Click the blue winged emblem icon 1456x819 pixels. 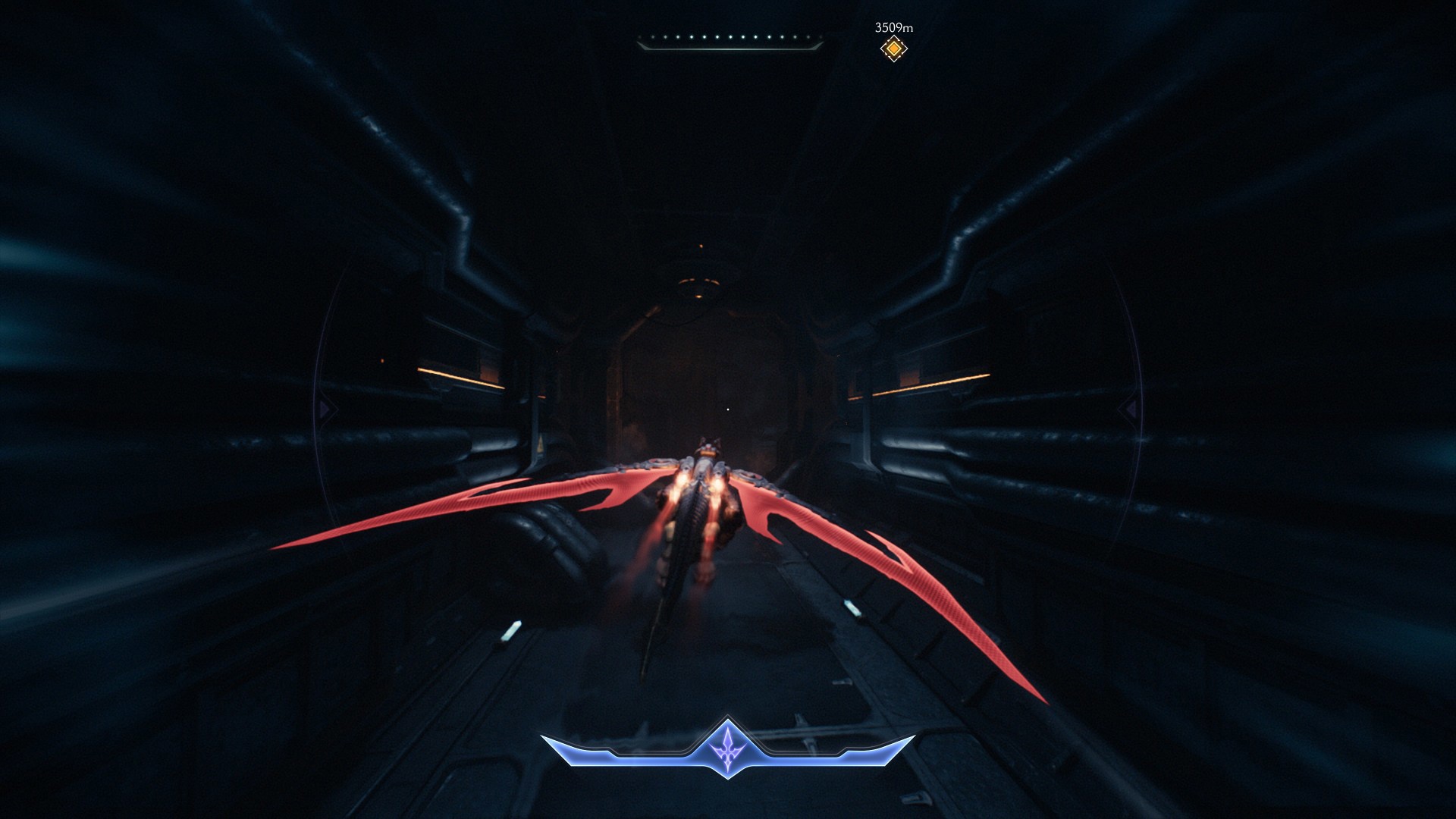[728, 747]
